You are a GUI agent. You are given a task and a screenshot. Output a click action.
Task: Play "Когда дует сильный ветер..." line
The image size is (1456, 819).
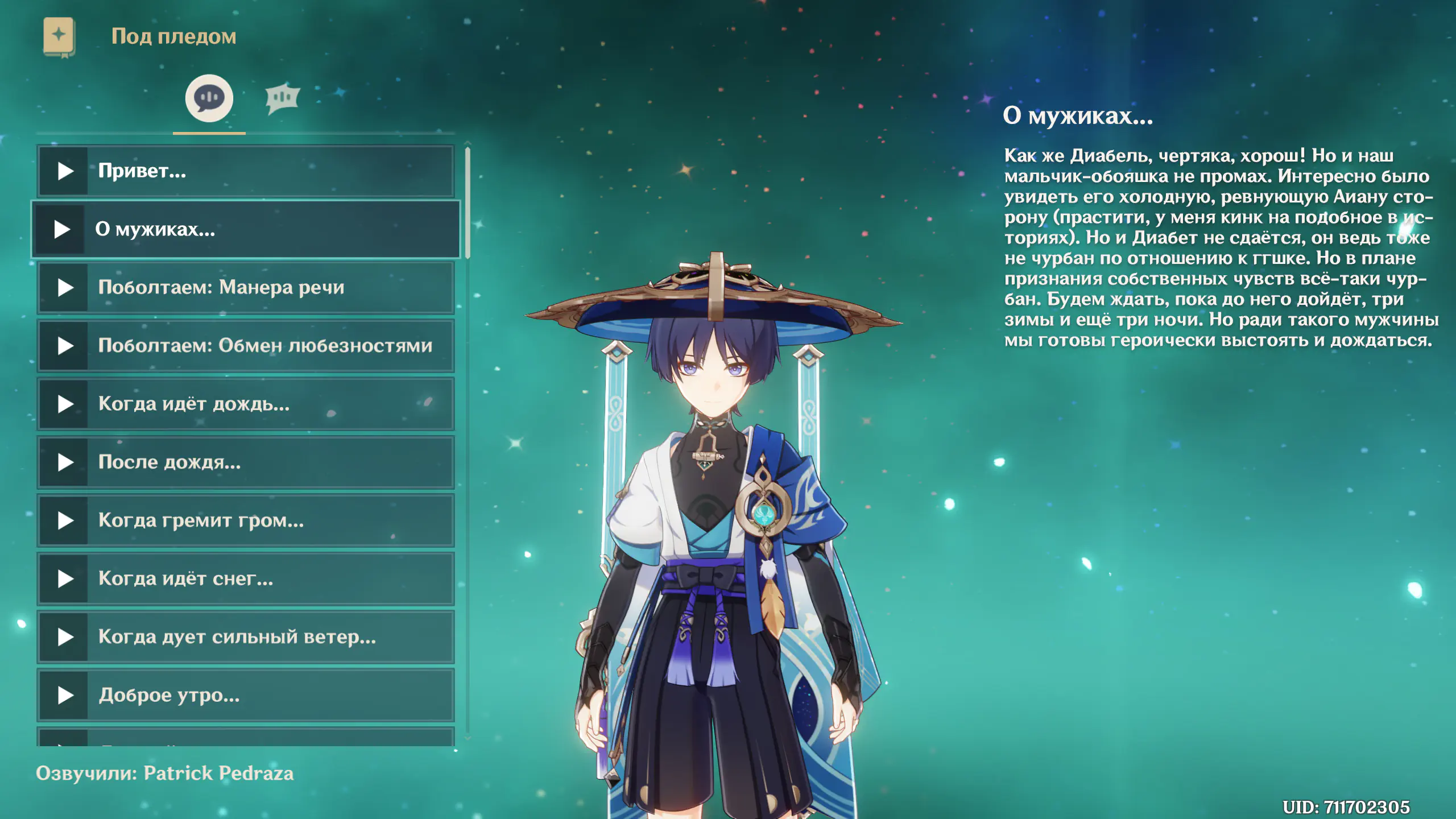(65, 638)
